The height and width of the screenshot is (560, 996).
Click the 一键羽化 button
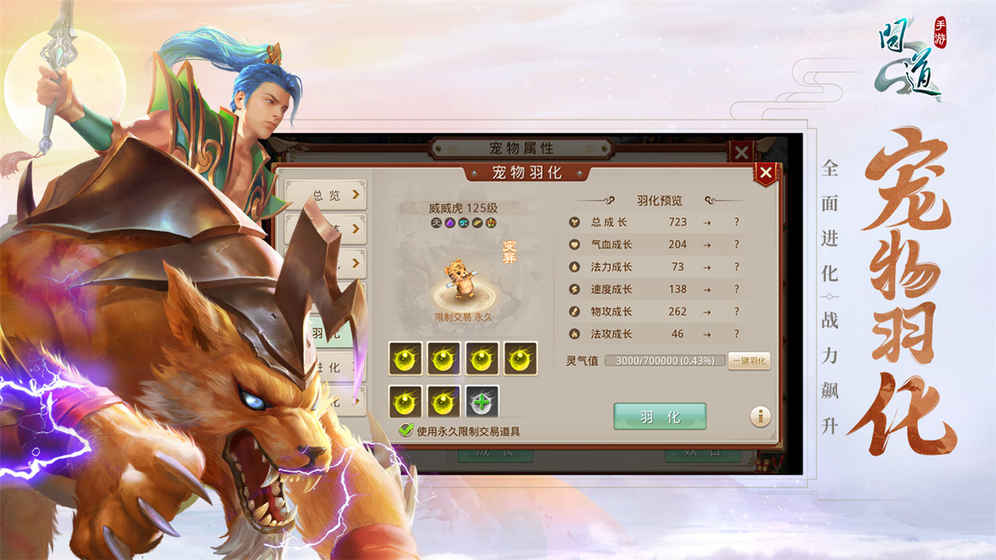pos(749,361)
